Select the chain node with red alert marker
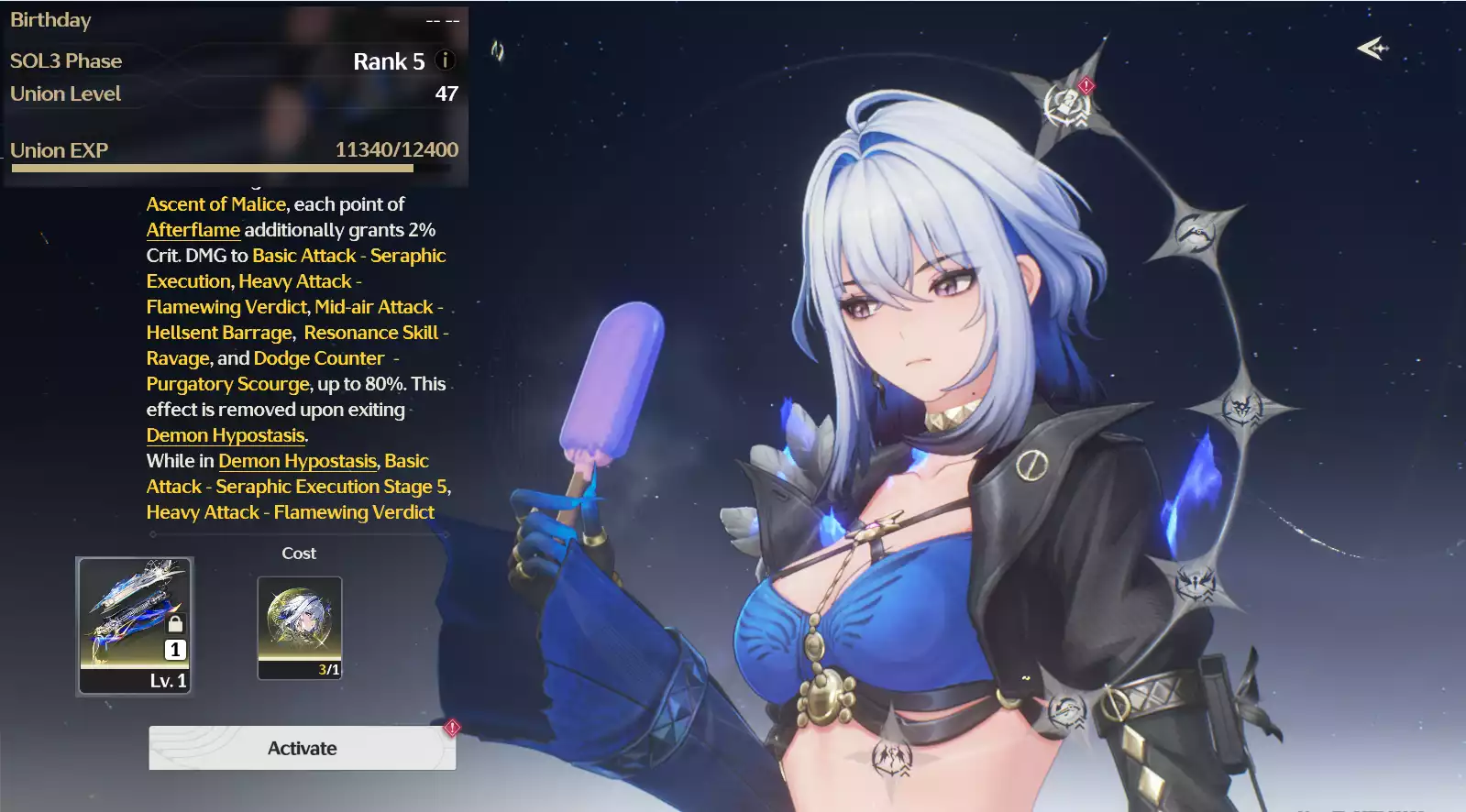The image size is (1466, 812). tap(1068, 103)
